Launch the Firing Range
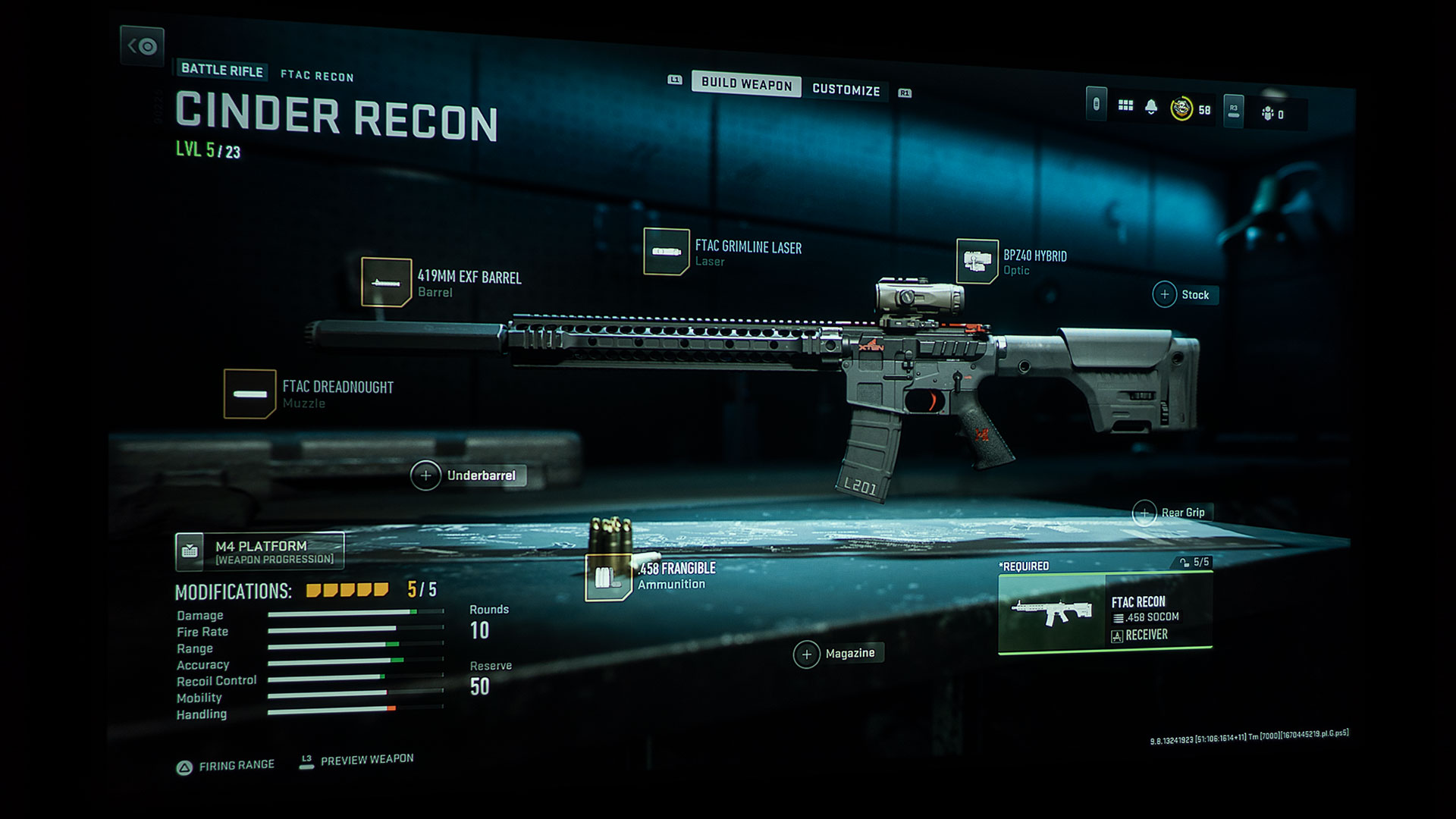1456x819 pixels. [x=226, y=766]
